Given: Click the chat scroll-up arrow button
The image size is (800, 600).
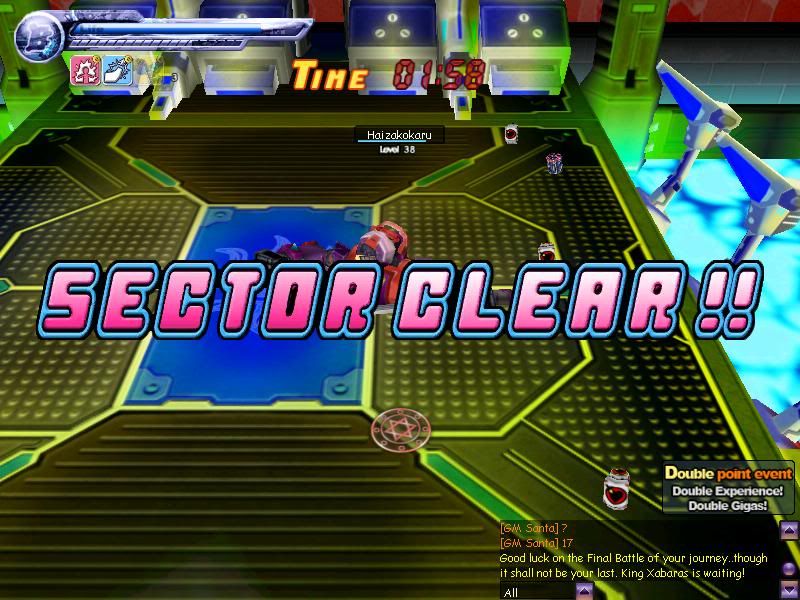Looking at the screenshot, I should pos(789,531).
